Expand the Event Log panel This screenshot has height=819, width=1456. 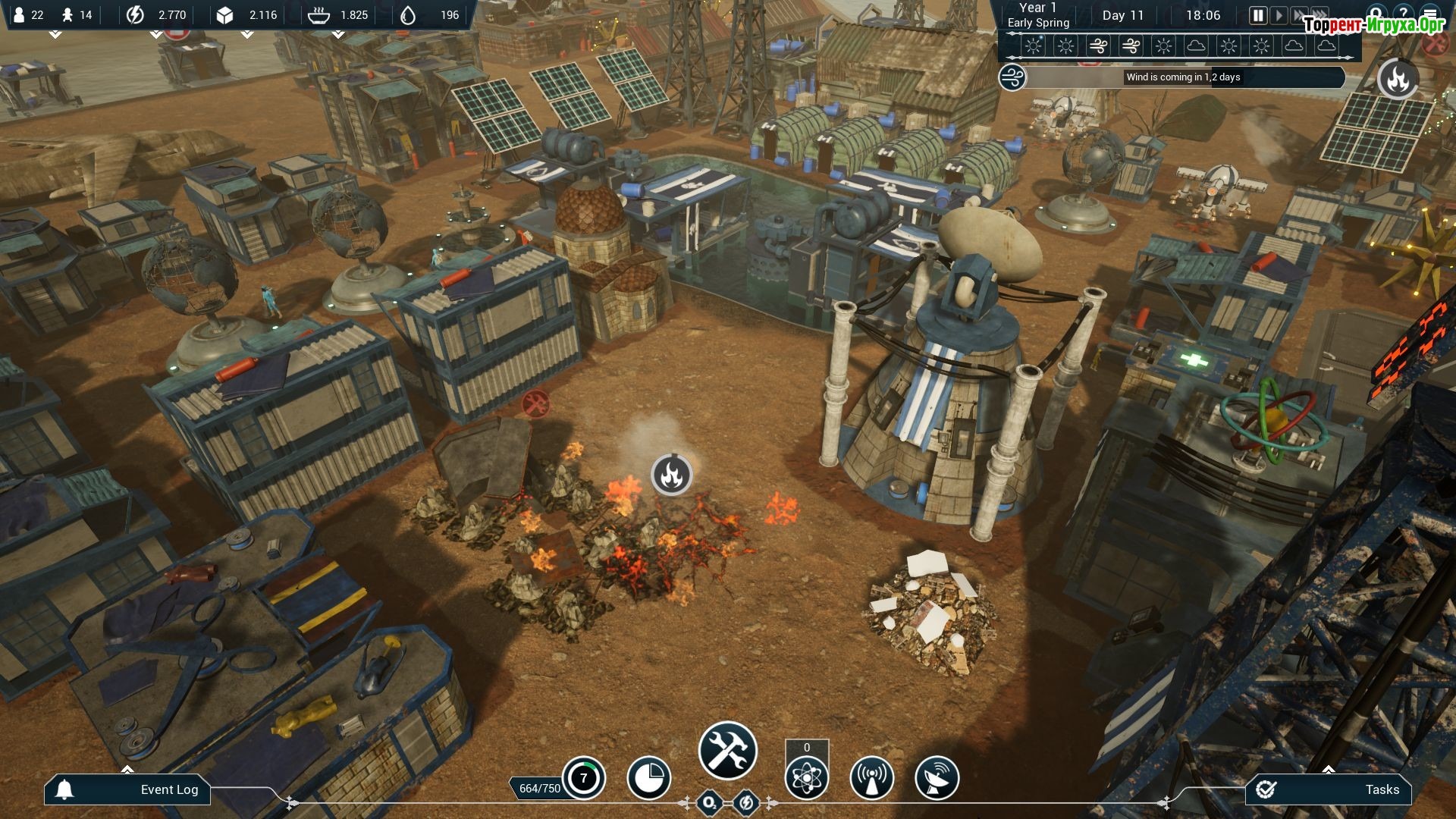click(x=127, y=789)
